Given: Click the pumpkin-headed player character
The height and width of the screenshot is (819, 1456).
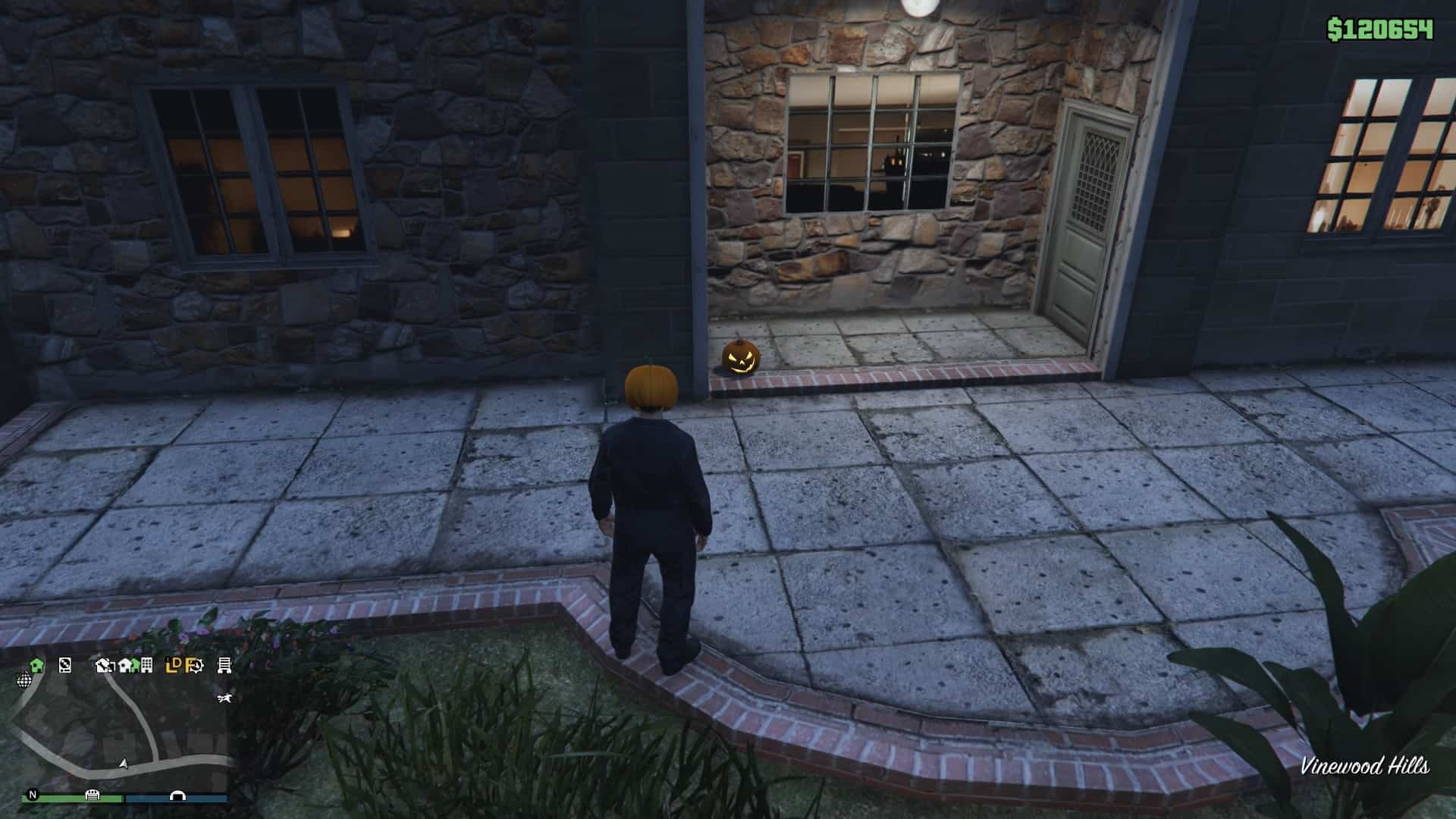Looking at the screenshot, I should tap(654, 493).
